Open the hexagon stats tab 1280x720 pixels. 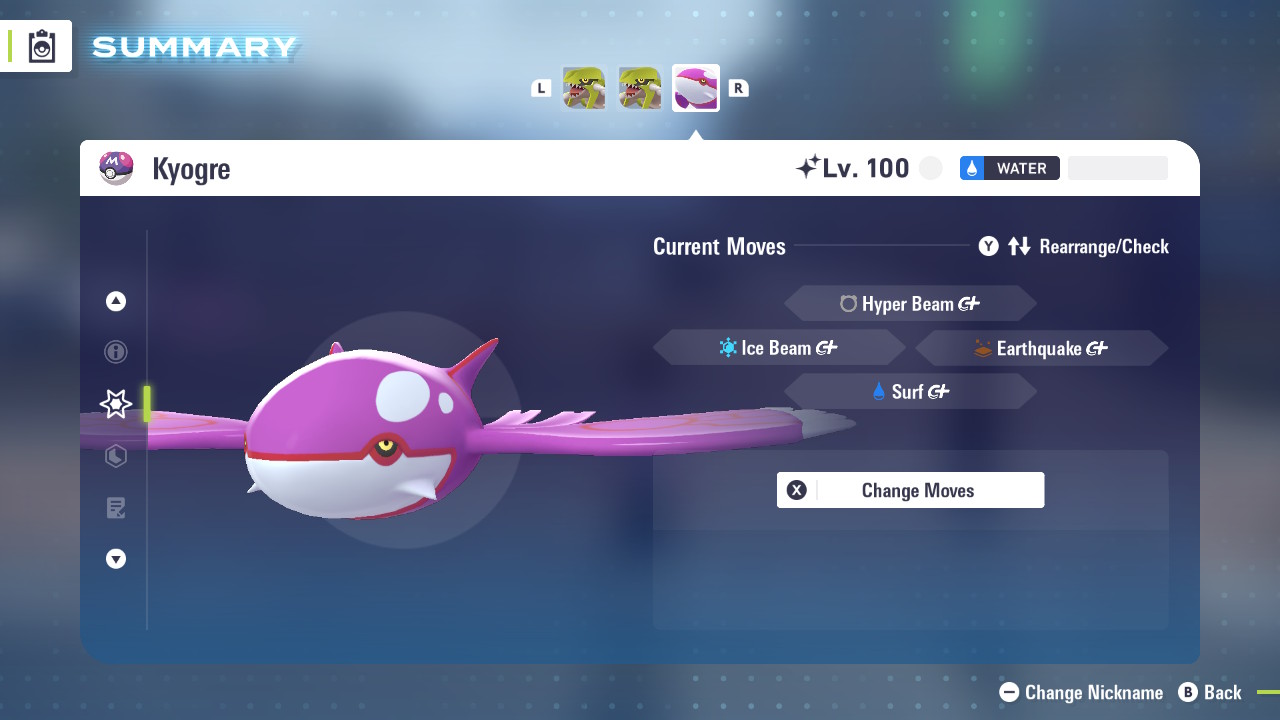116,456
